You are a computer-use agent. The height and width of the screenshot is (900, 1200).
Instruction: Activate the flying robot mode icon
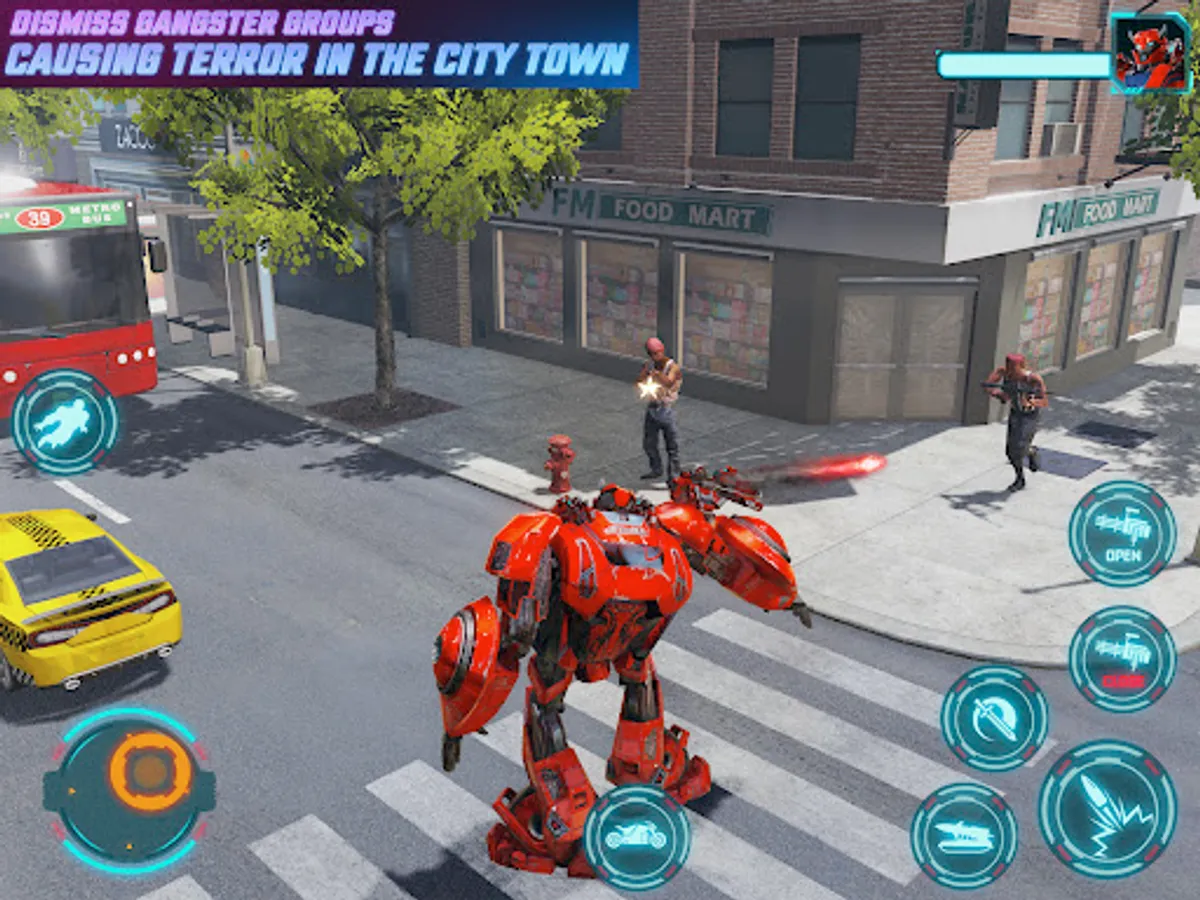65,422
